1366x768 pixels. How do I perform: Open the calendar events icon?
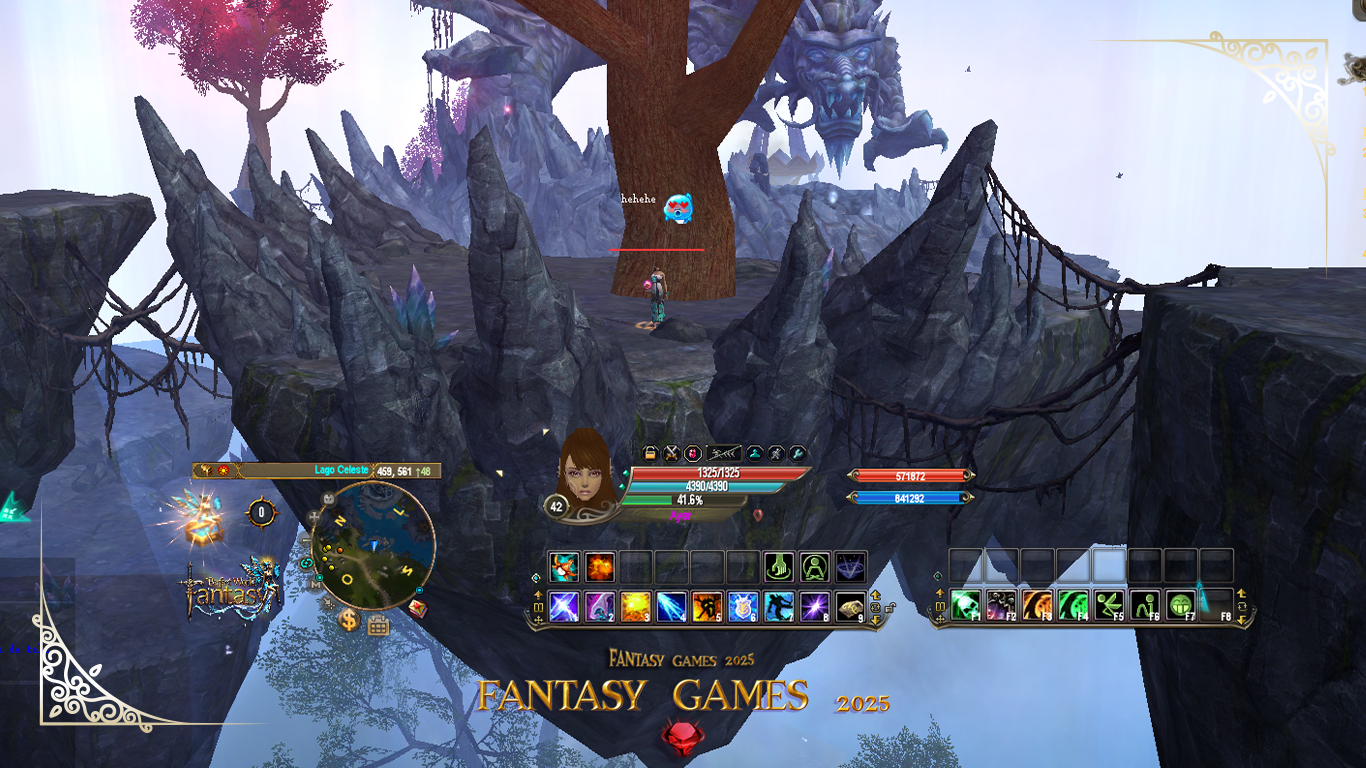[x=378, y=626]
